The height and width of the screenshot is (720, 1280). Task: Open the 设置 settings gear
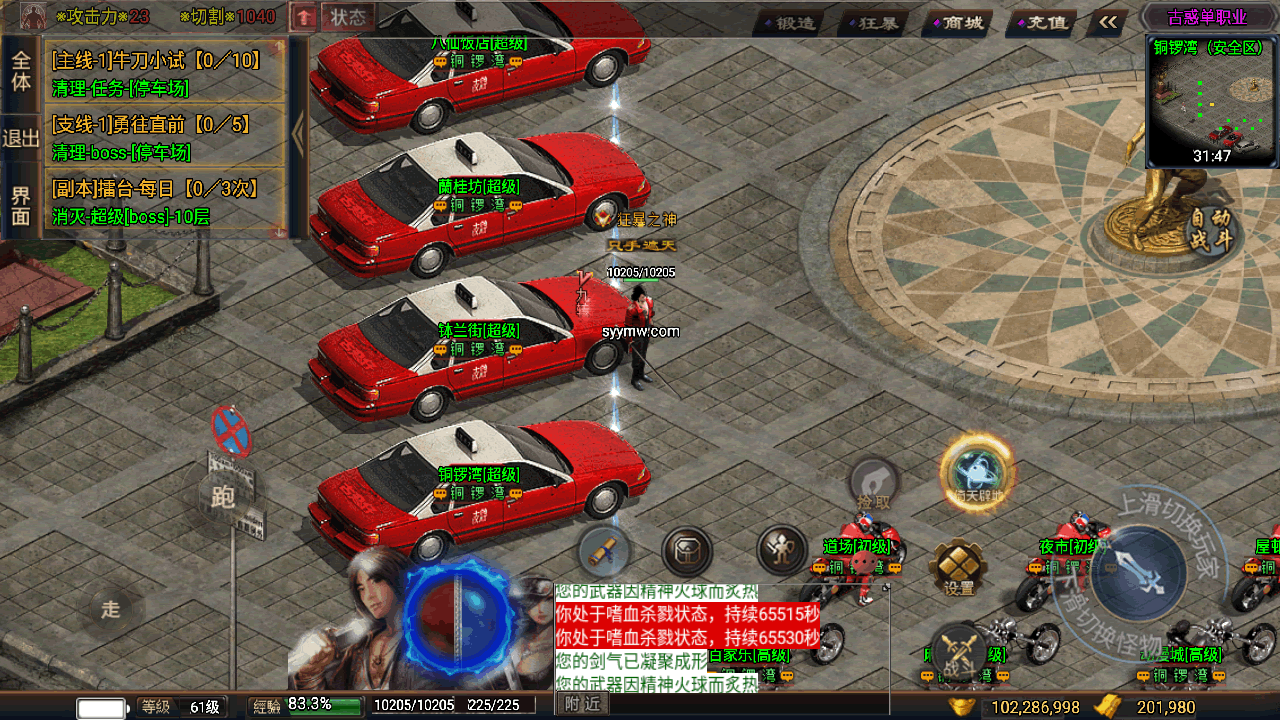point(958,568)
